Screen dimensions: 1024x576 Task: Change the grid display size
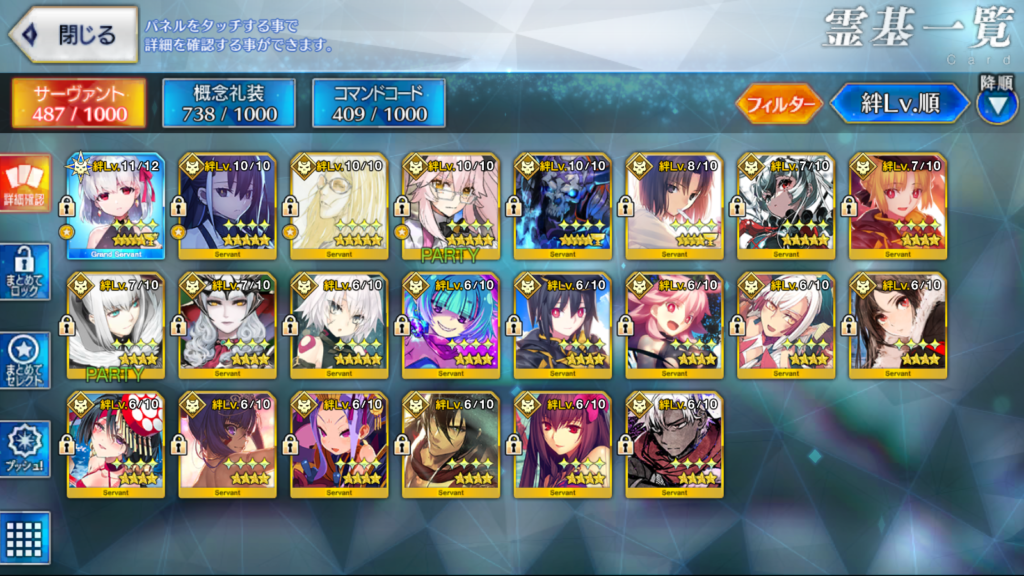[x=24, y=536]
